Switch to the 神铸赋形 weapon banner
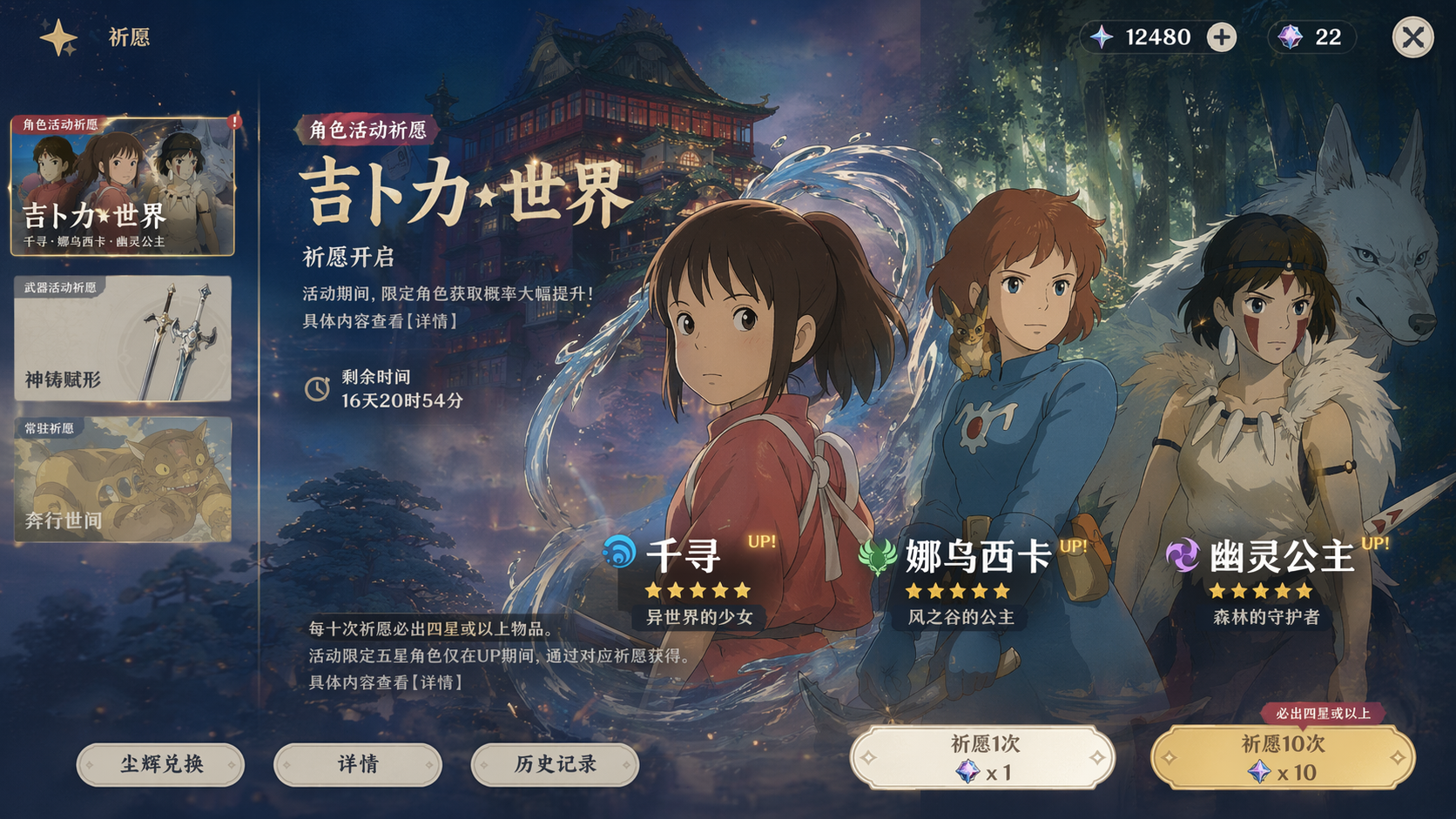1456x819 pixels. tap(123, 339)
